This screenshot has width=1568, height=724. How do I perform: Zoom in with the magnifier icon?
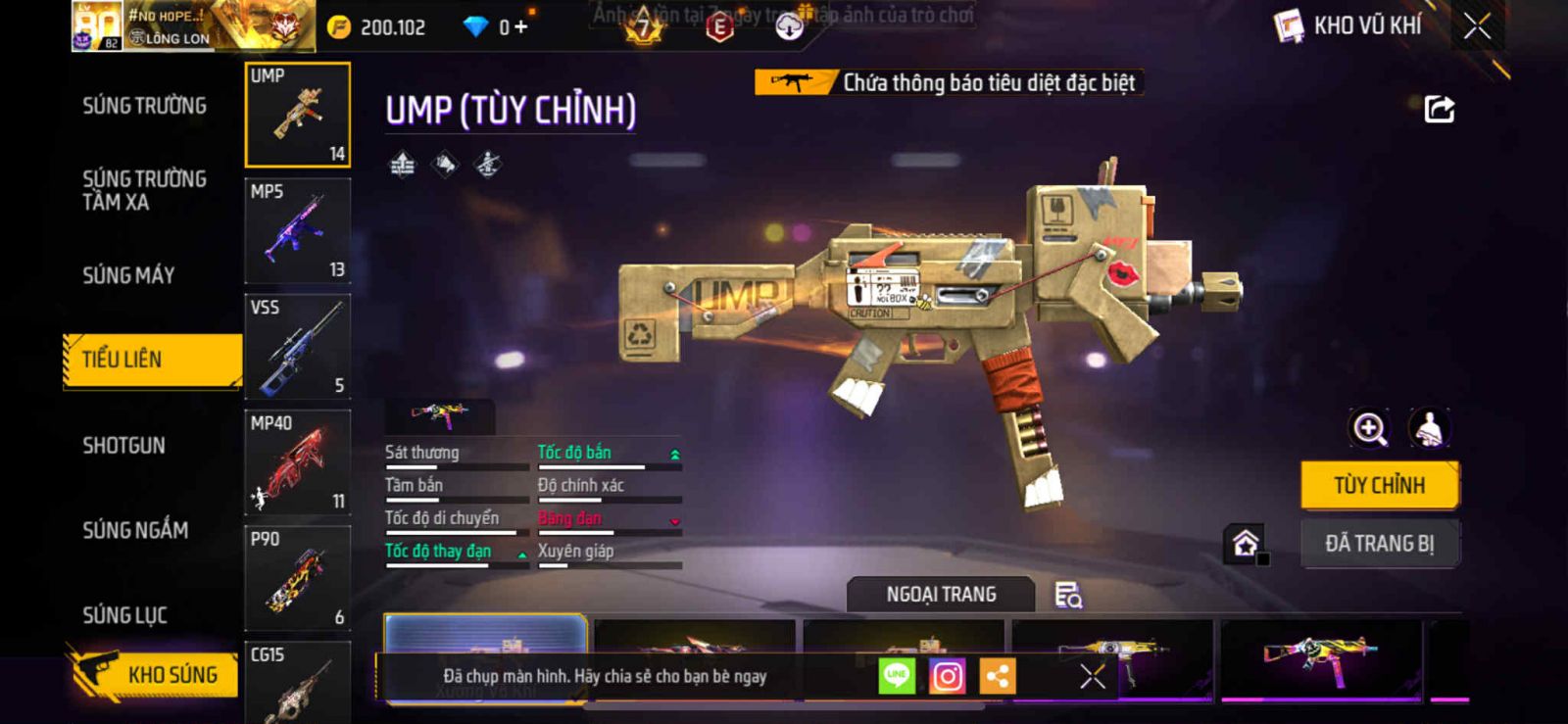click(x=1369, y=428)
